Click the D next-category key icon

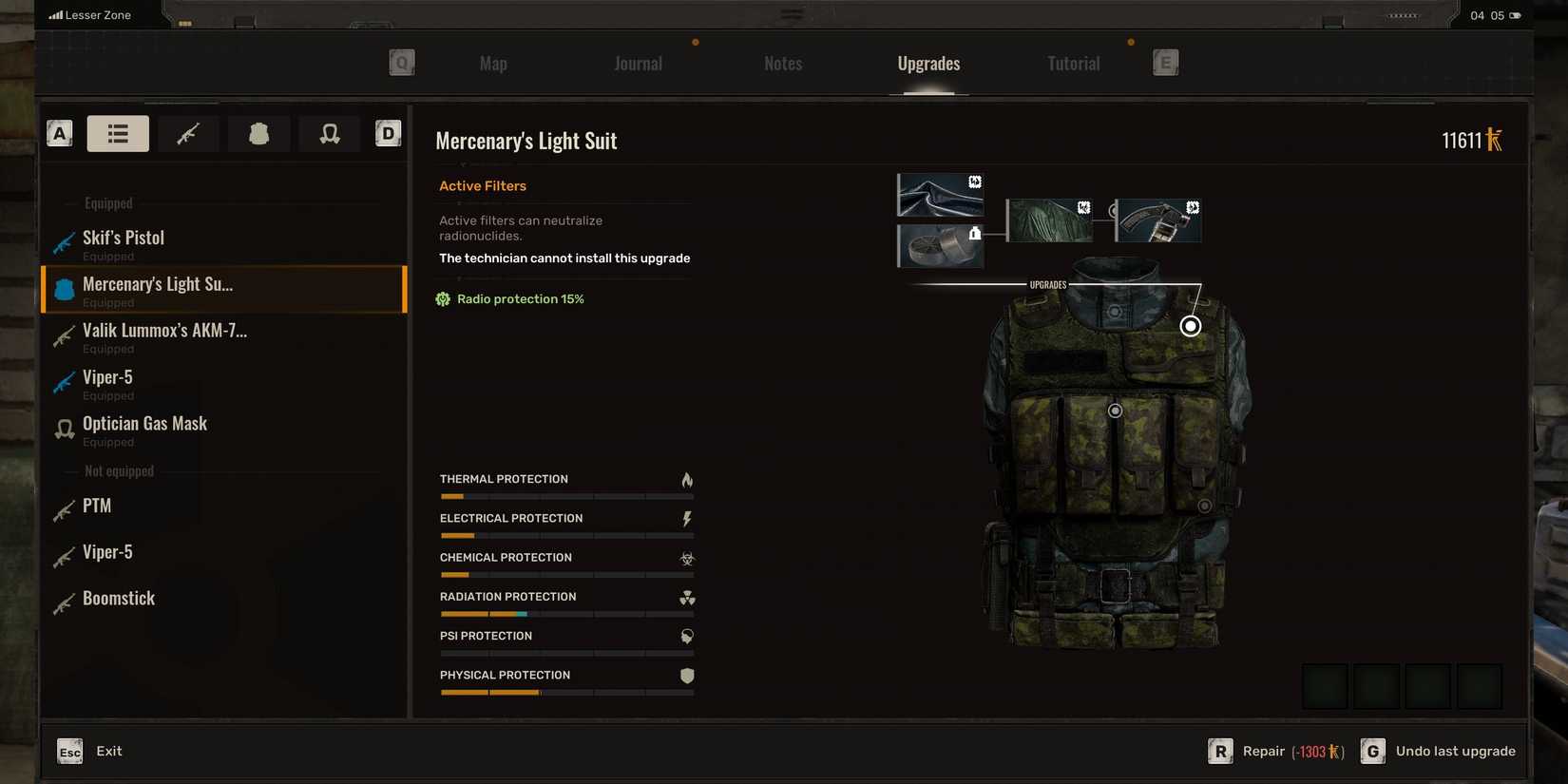click(x=387, y=133)
